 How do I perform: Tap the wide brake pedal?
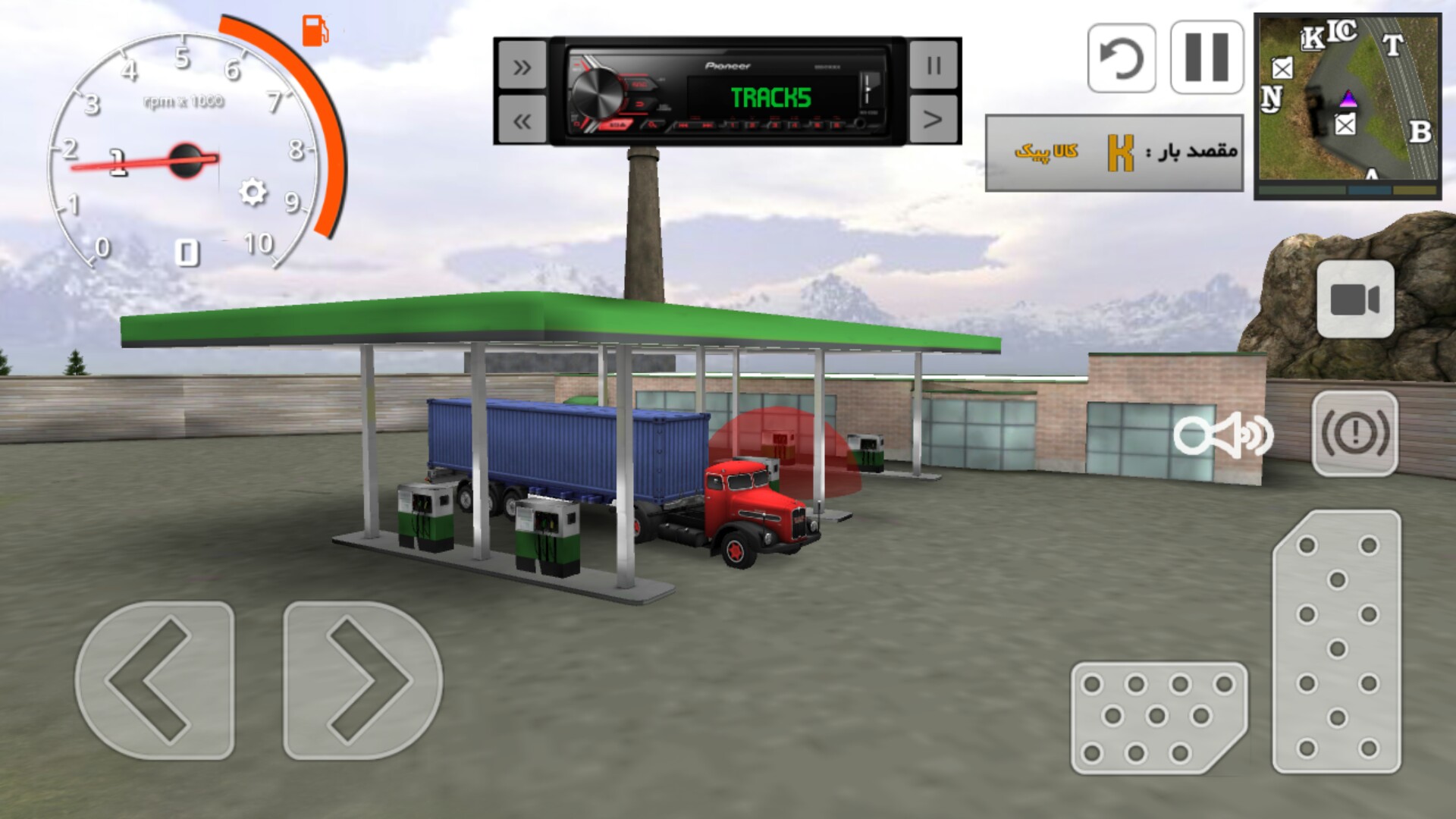point(1158,717)
